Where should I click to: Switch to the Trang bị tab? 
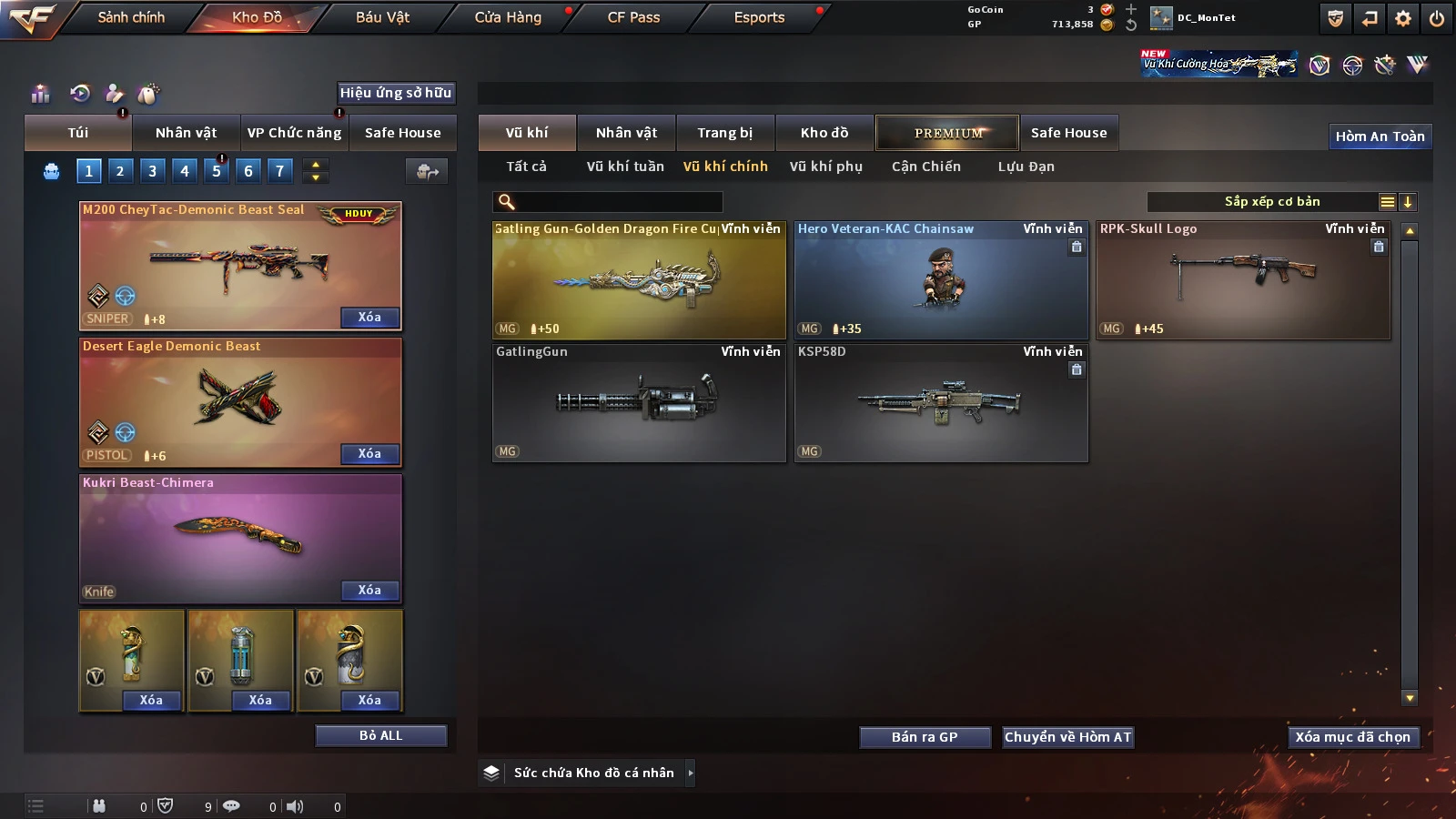click(724, 133)
